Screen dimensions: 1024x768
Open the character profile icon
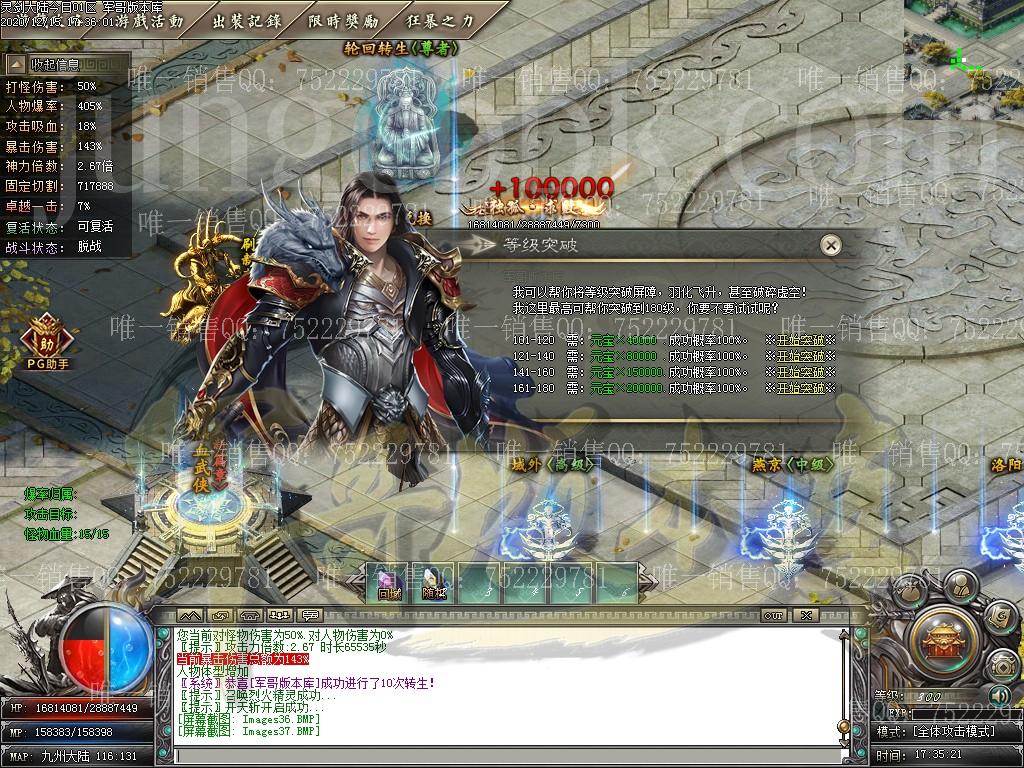[960, 585]
